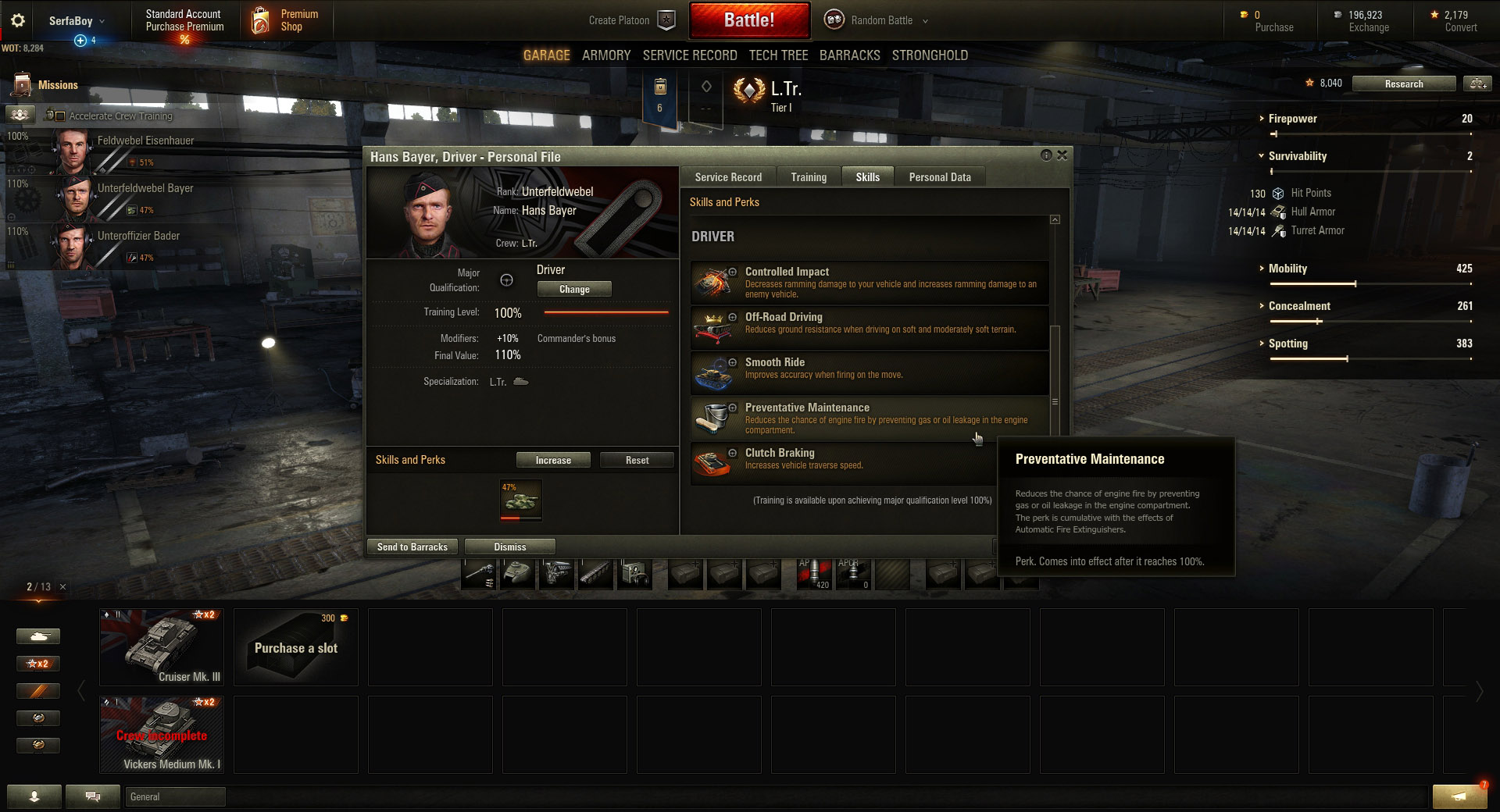
Task: Select the Cruiser Mk. III tank
Action: [x=162, y=647]
